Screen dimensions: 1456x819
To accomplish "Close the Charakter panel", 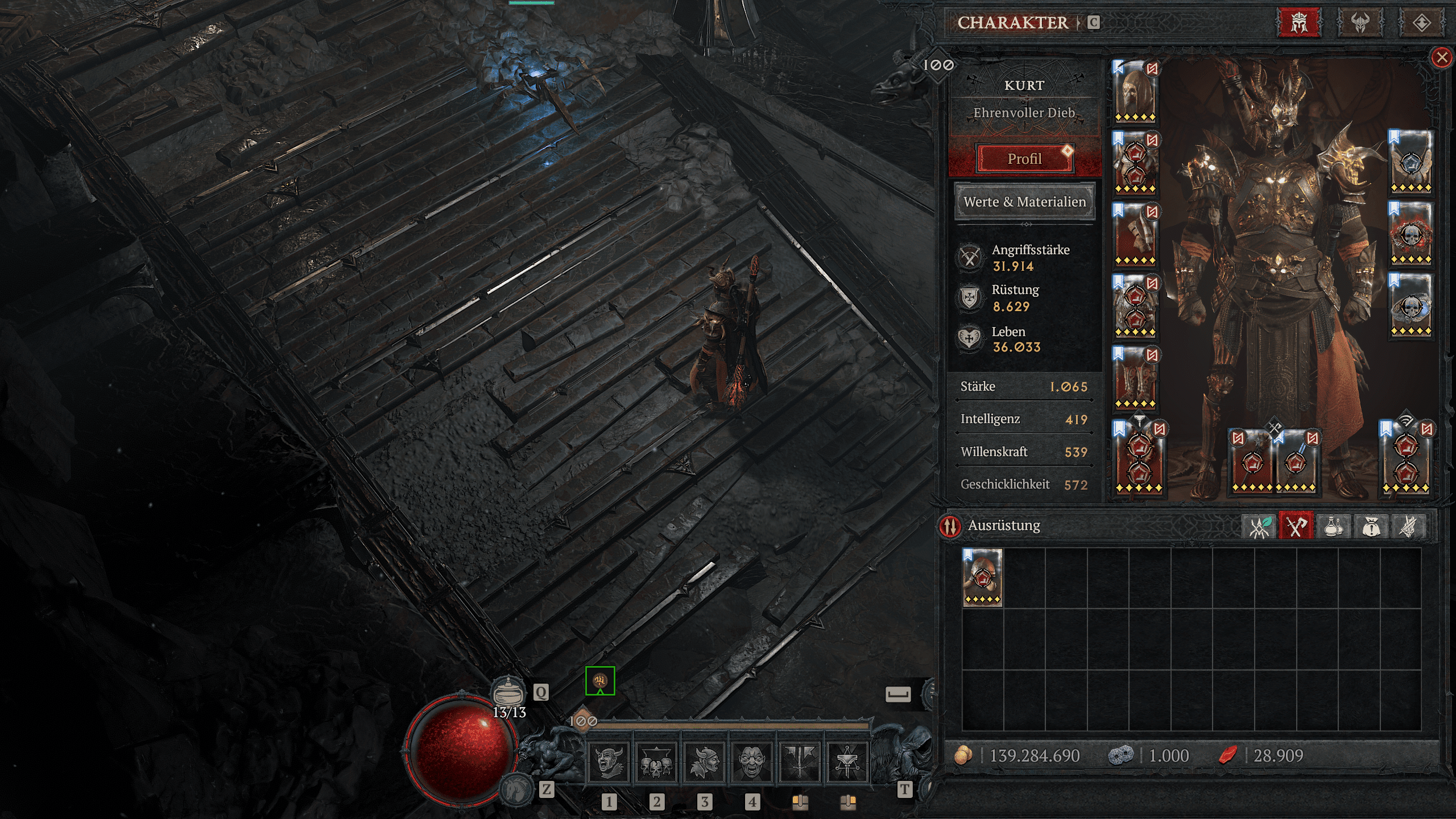I will point(1441,57).
